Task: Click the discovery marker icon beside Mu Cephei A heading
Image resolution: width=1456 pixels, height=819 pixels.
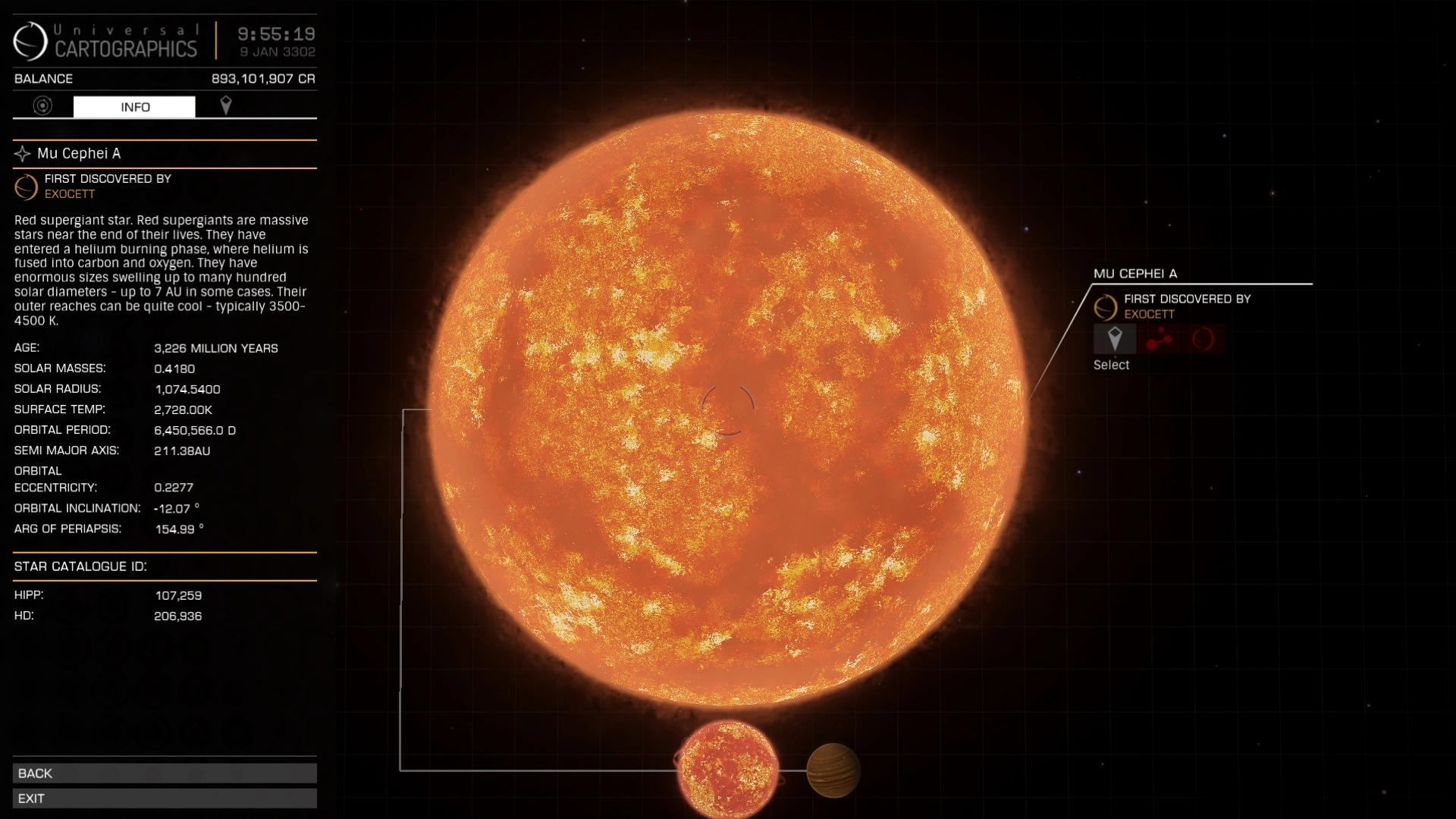Action: pyautogui.click(x=21, y=153)
